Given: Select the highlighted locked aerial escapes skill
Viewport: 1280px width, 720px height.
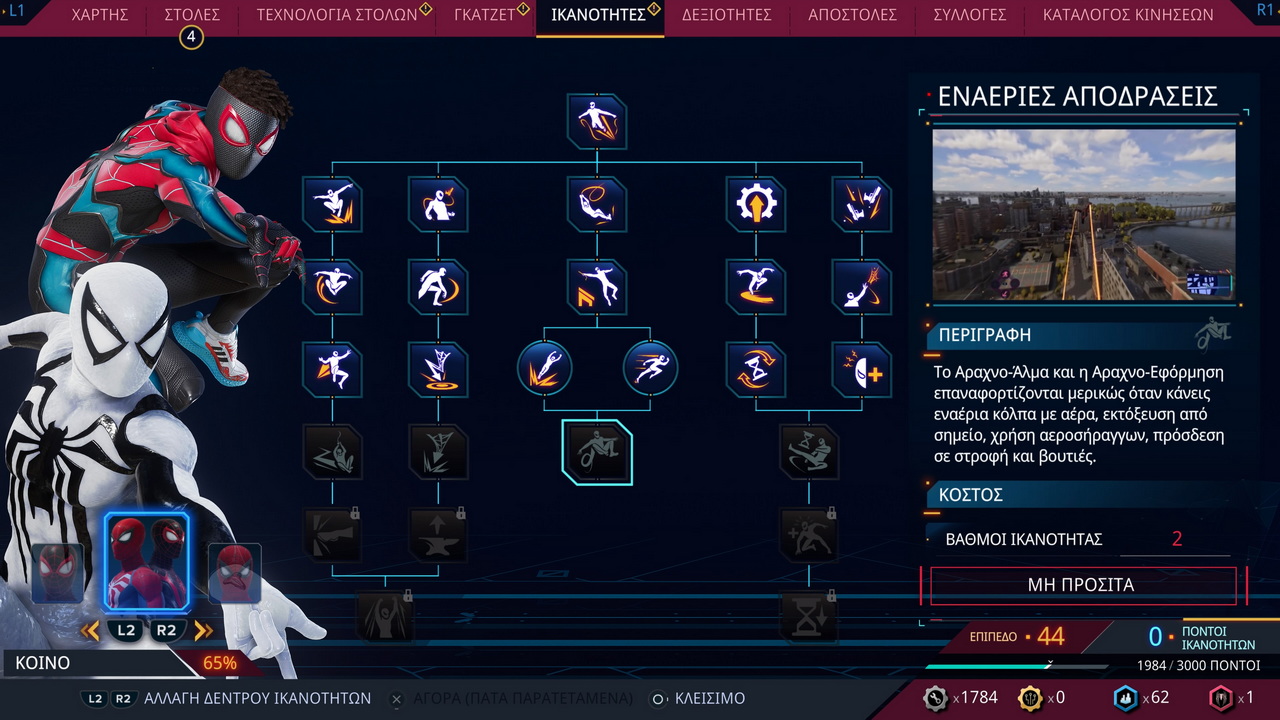Looking at the screenshot, I should 597,452.
